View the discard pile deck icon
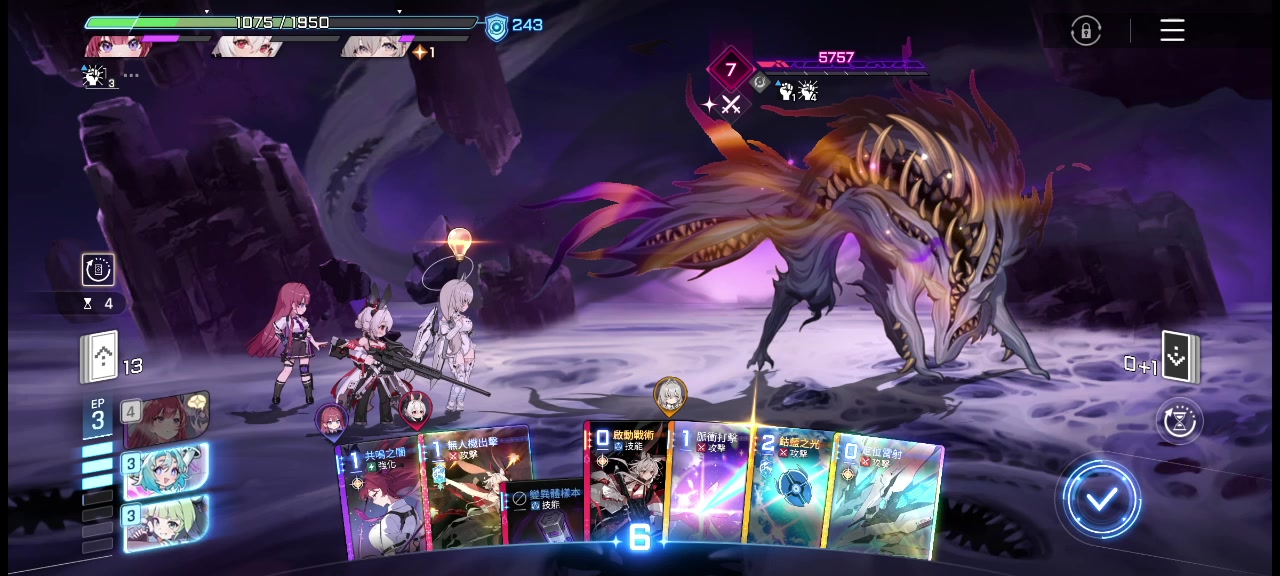The height and width of the screenshot is (576, 1280). point(1181,357)
